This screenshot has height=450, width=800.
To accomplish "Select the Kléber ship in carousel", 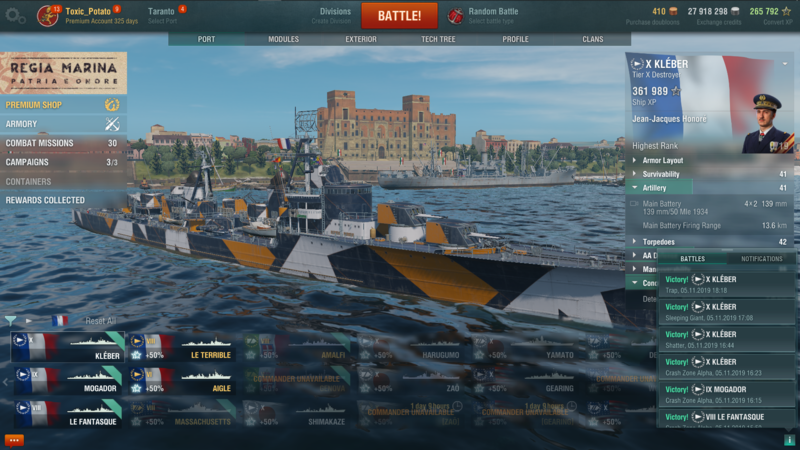I will (66, 347).
